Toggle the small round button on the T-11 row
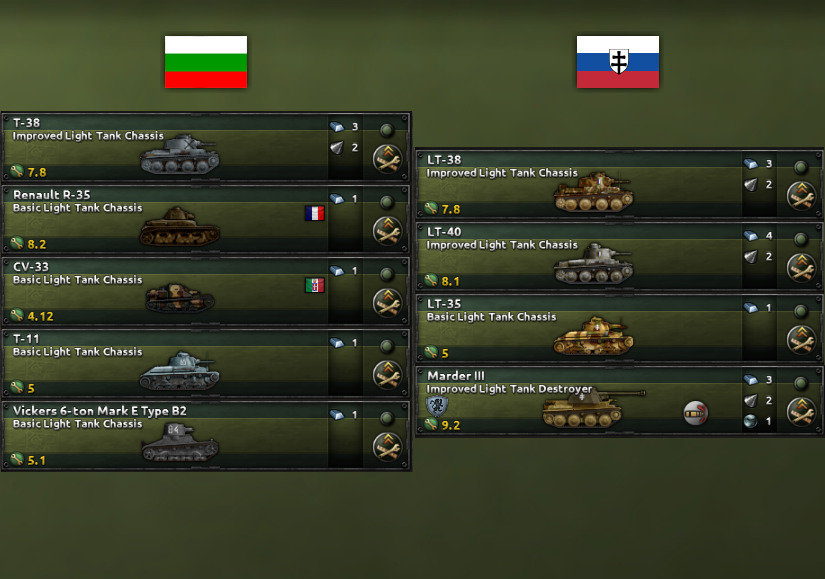Screen dimensions: 825x579 pos(386,346)
